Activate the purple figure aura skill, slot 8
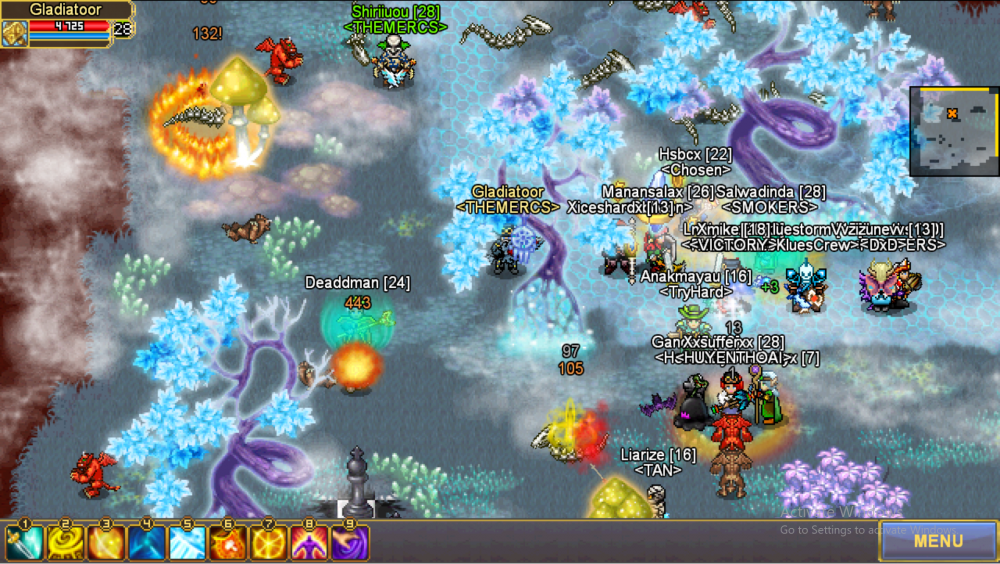The height and width of the screenshot is (564, 1000). tap(309, 543)
